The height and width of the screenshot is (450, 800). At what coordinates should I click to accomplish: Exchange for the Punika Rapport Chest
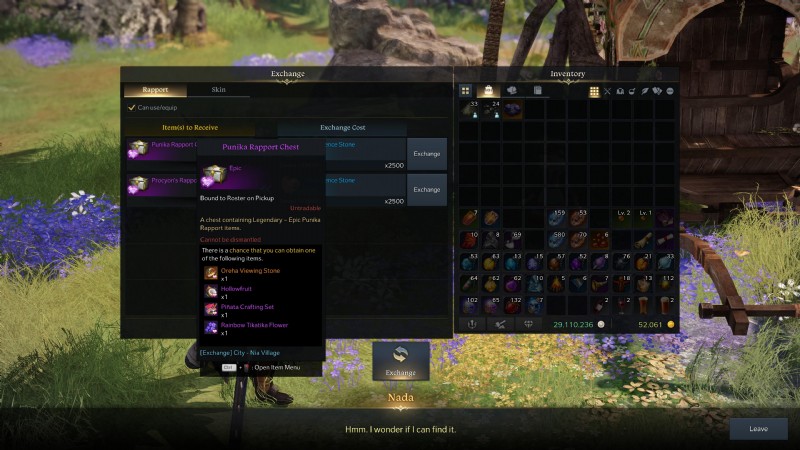tap(427, 154)
